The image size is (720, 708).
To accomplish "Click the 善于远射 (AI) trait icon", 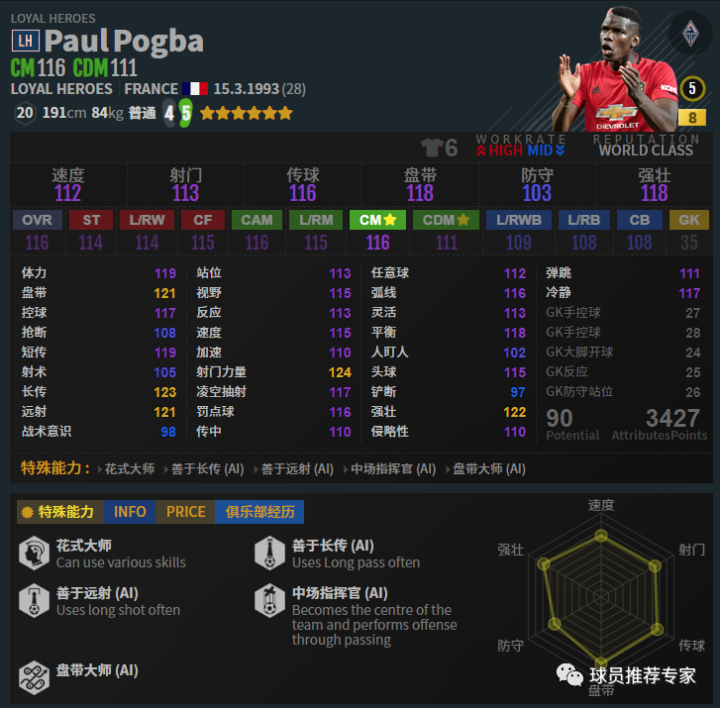I will click(x=34, y=600).
